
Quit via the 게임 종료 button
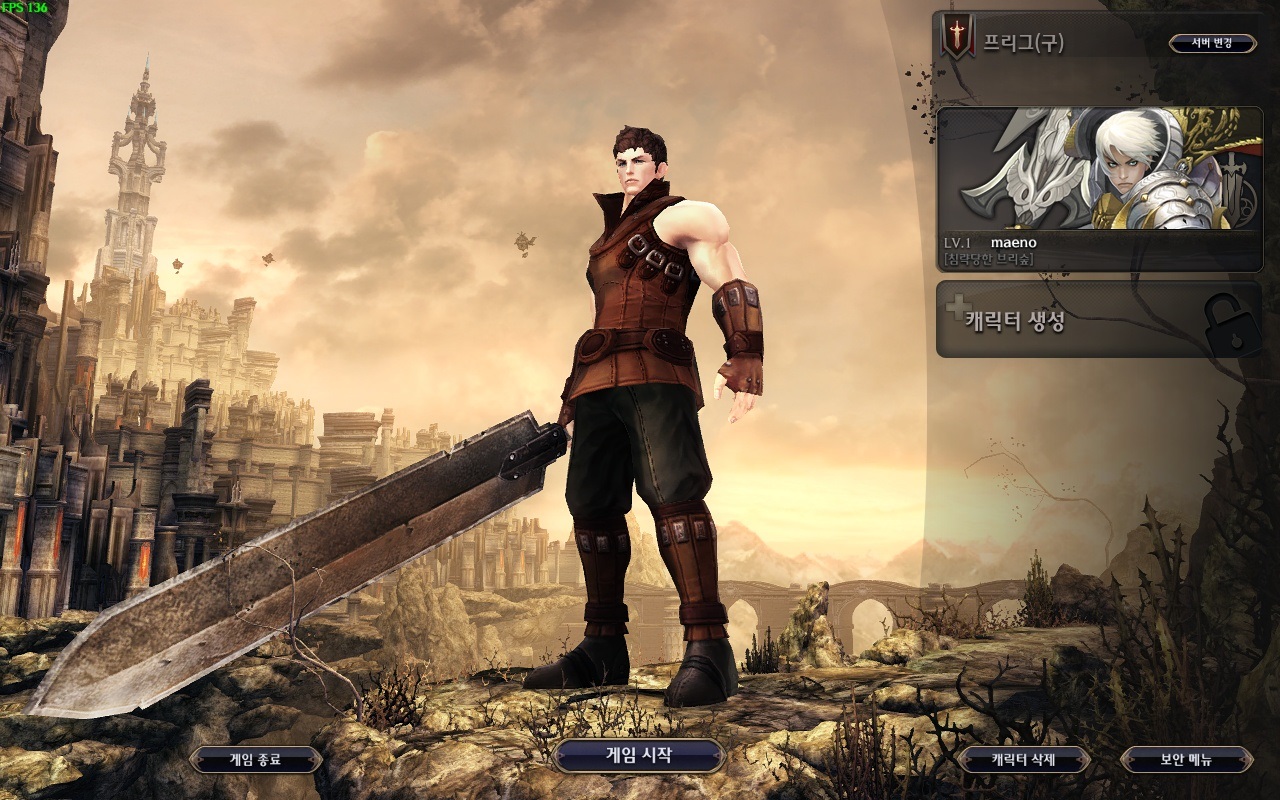(x=255, y=760)
